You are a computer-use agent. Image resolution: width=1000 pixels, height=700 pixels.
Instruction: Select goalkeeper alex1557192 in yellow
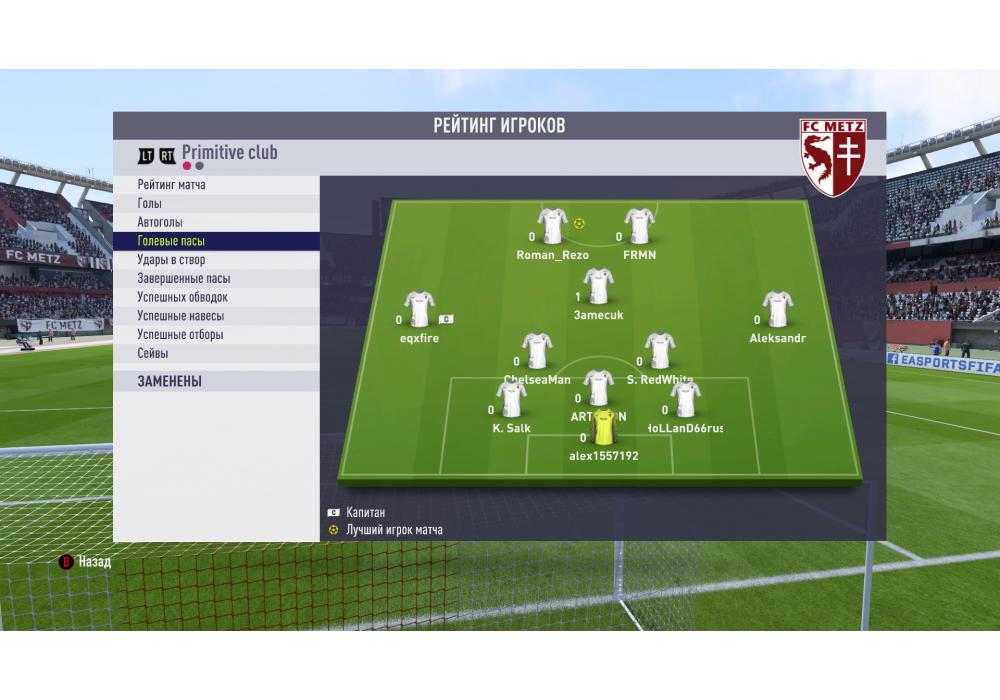pos(604,427)
